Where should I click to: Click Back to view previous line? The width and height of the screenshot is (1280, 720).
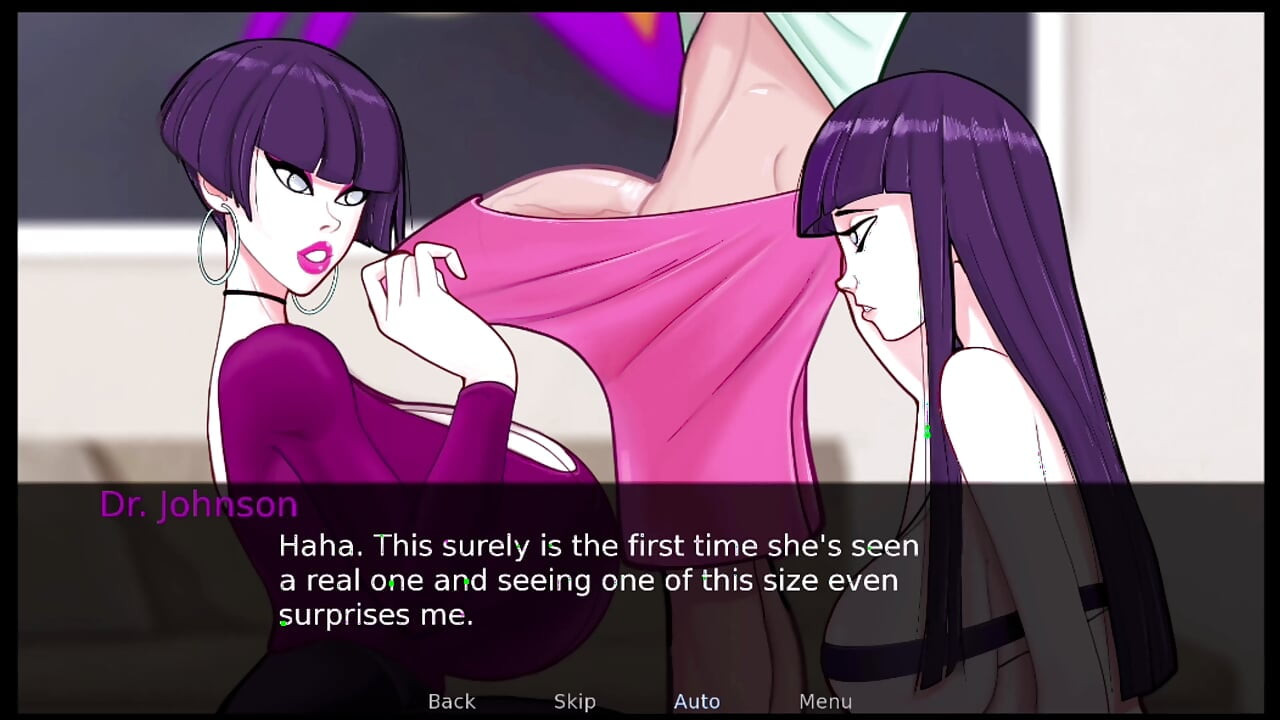451,701
